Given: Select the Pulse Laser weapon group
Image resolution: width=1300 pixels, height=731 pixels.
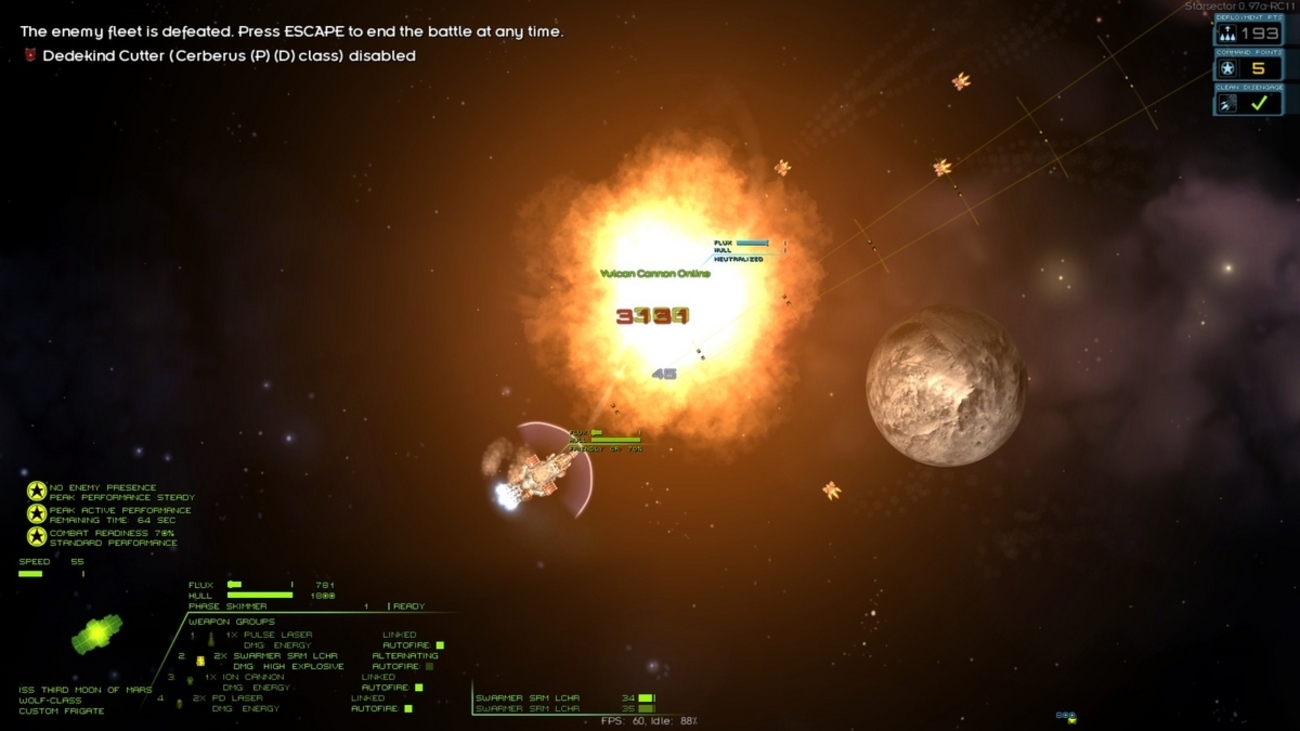Looking at the screenshot, I should [x=268, y=635].
